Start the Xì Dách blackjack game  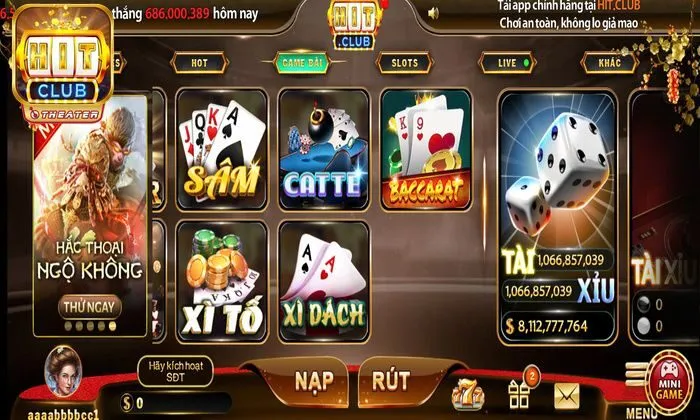coord(322,278)
